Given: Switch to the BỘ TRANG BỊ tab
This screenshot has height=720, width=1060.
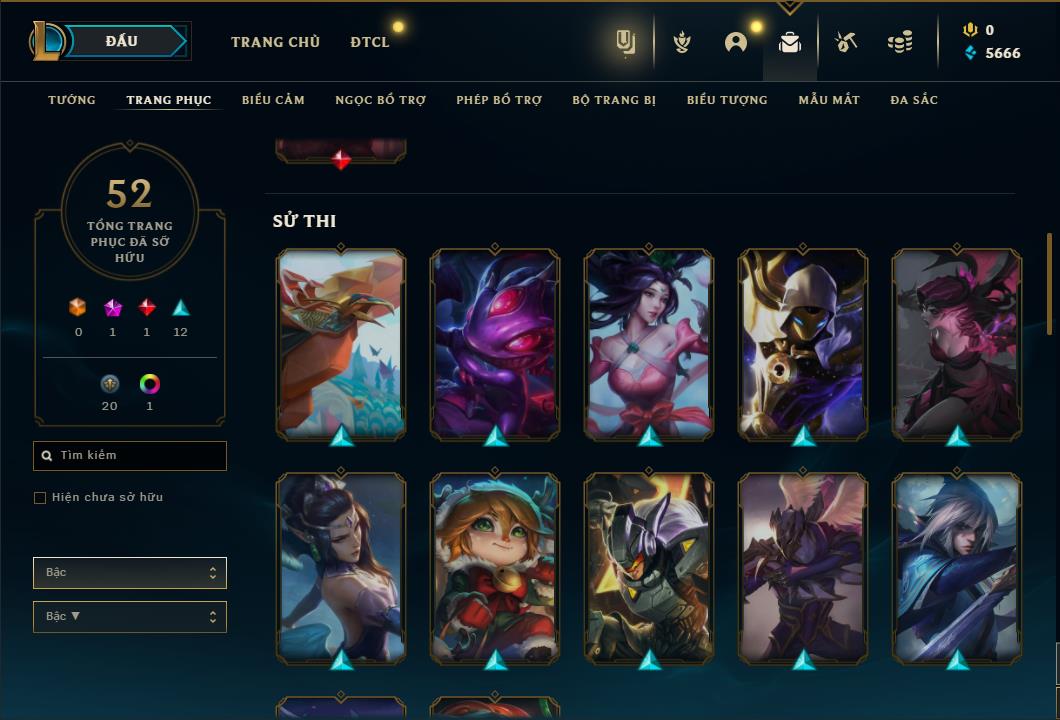Looking at the screenshot, I should (614, 100).
